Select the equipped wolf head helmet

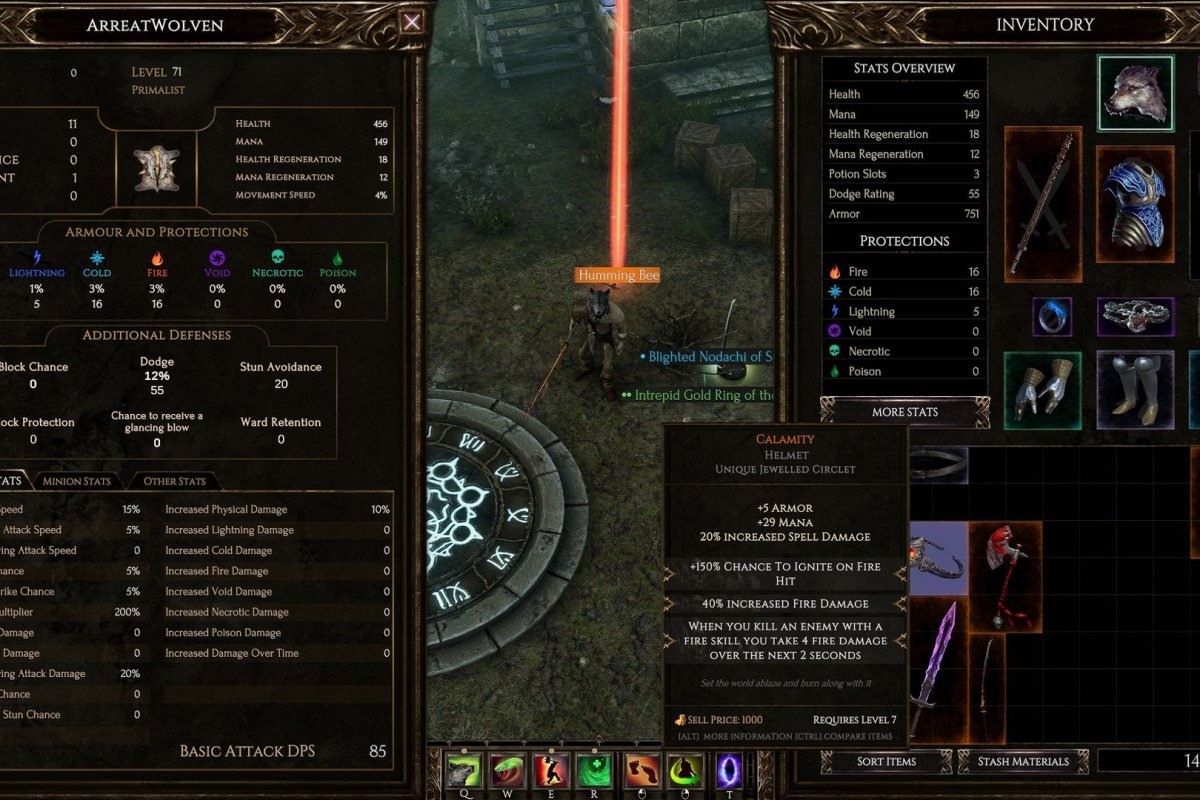click(1135, 93)
